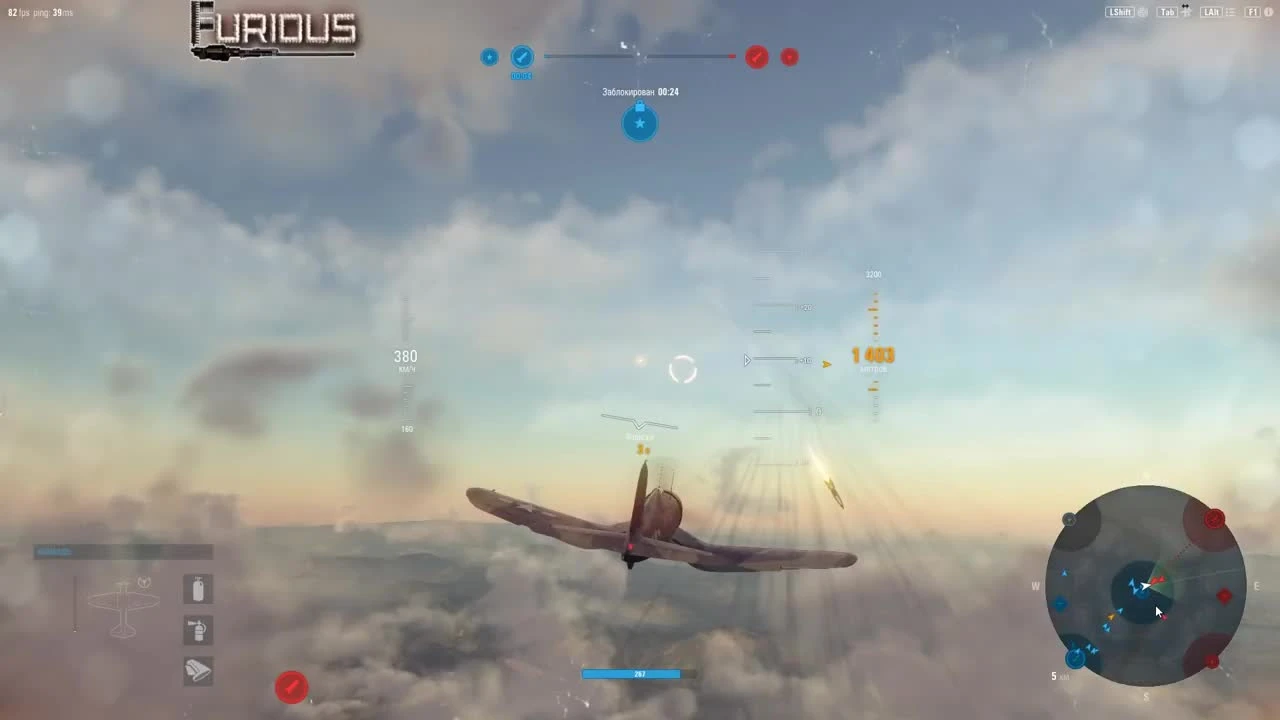The width and height of the screenshot is (1280, 720).
Task: Click the red rocket icon on battle bar
Action: pyautogui.click(x=756, y=57)
